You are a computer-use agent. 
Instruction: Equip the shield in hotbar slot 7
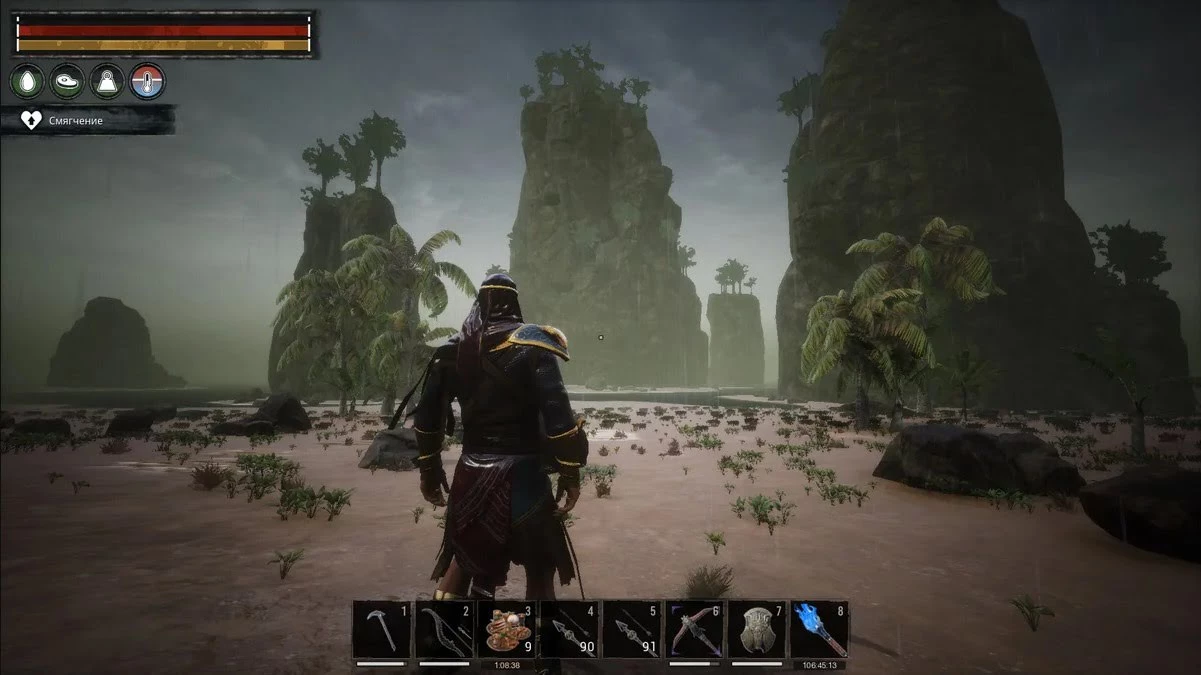(756, 629)
